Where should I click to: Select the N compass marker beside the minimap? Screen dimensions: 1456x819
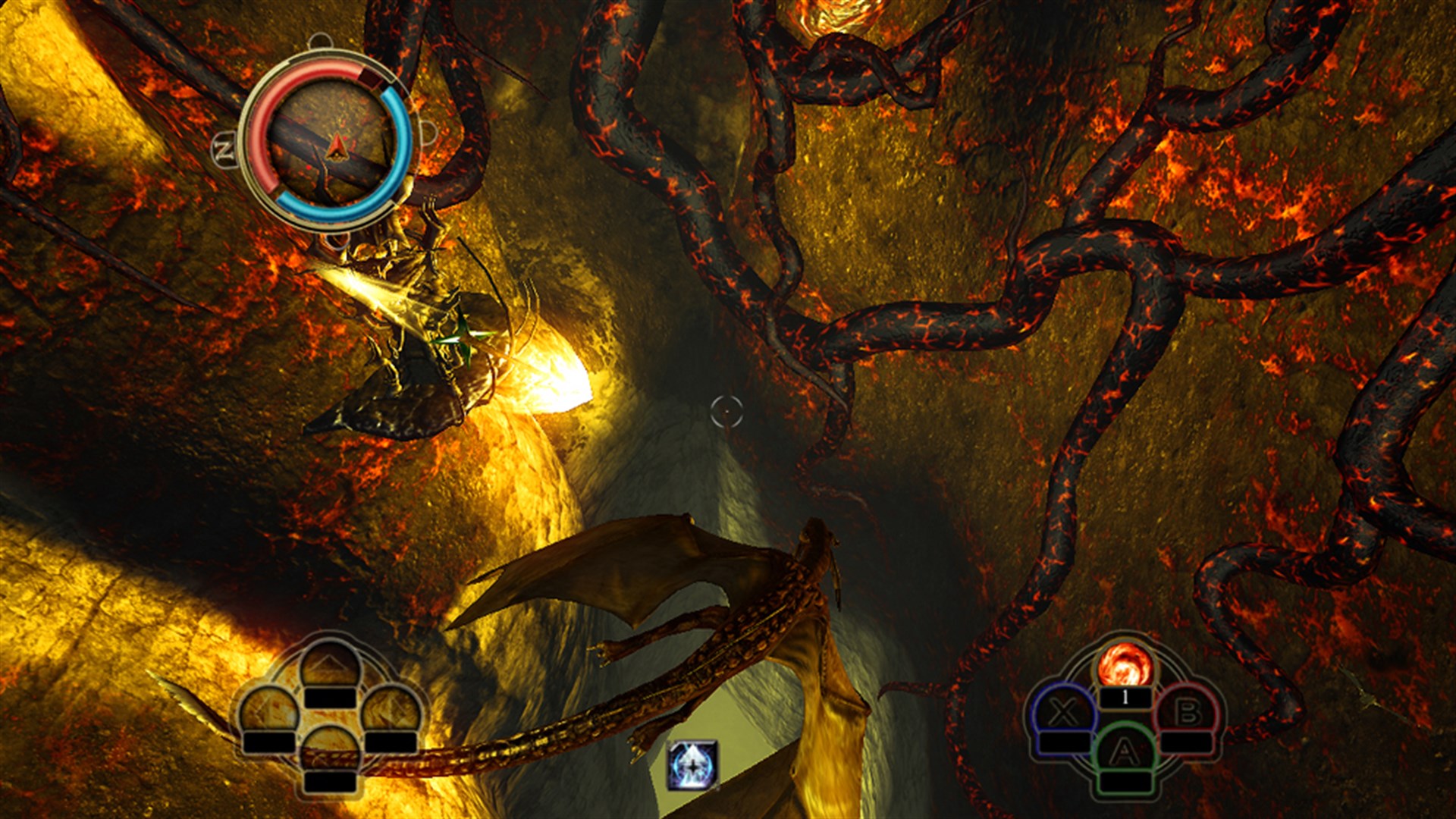point(224,149)
